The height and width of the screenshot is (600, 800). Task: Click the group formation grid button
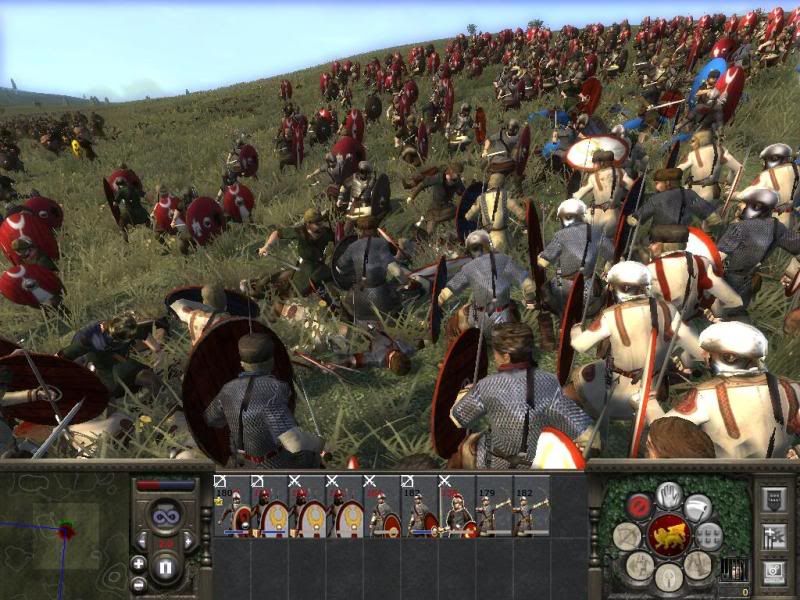[x=709, y=537]
